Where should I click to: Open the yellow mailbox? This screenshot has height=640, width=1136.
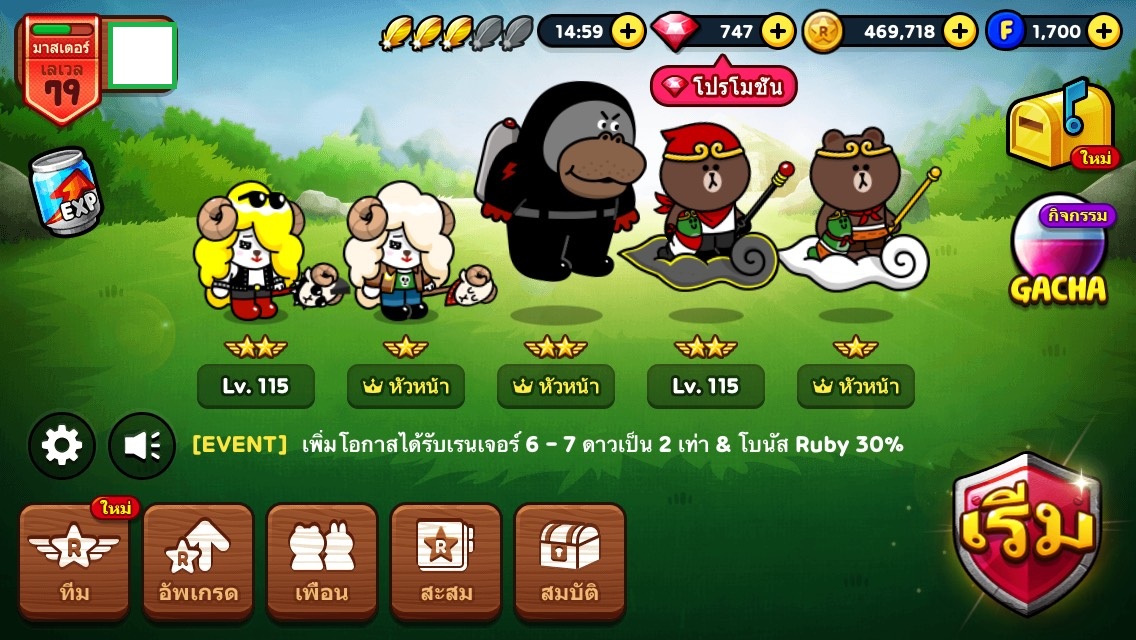(x=1060, y=125)
